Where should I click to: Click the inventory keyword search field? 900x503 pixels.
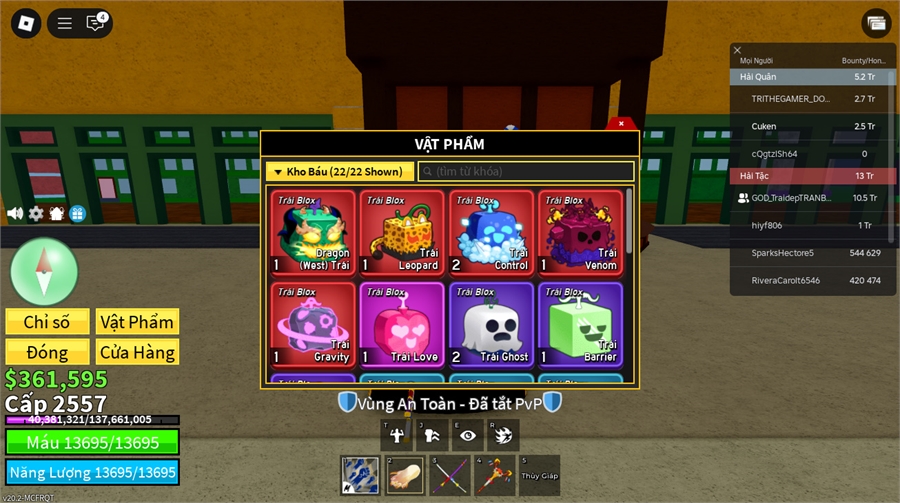526,171
